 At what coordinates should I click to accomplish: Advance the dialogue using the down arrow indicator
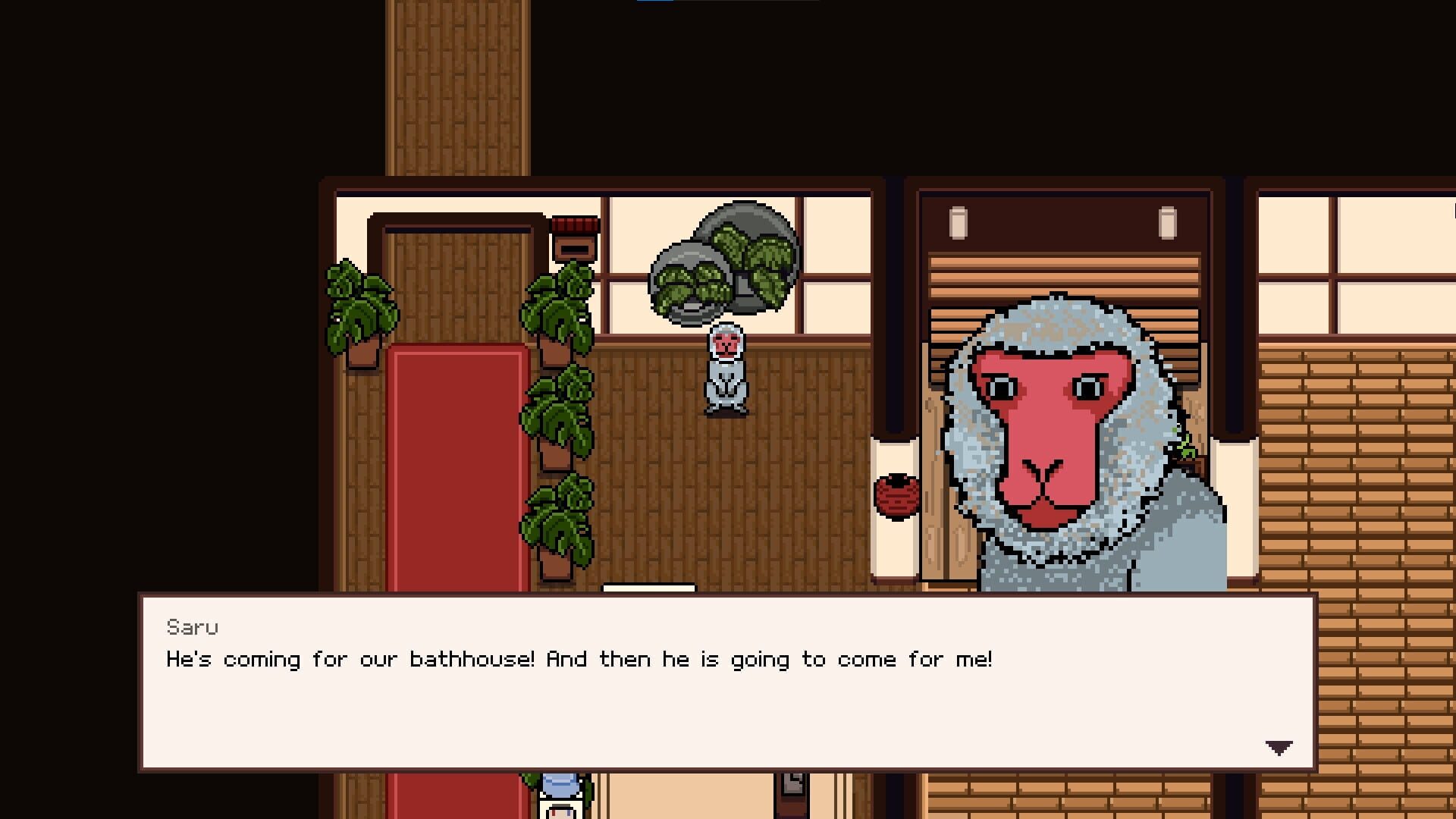pos(1279,747)
